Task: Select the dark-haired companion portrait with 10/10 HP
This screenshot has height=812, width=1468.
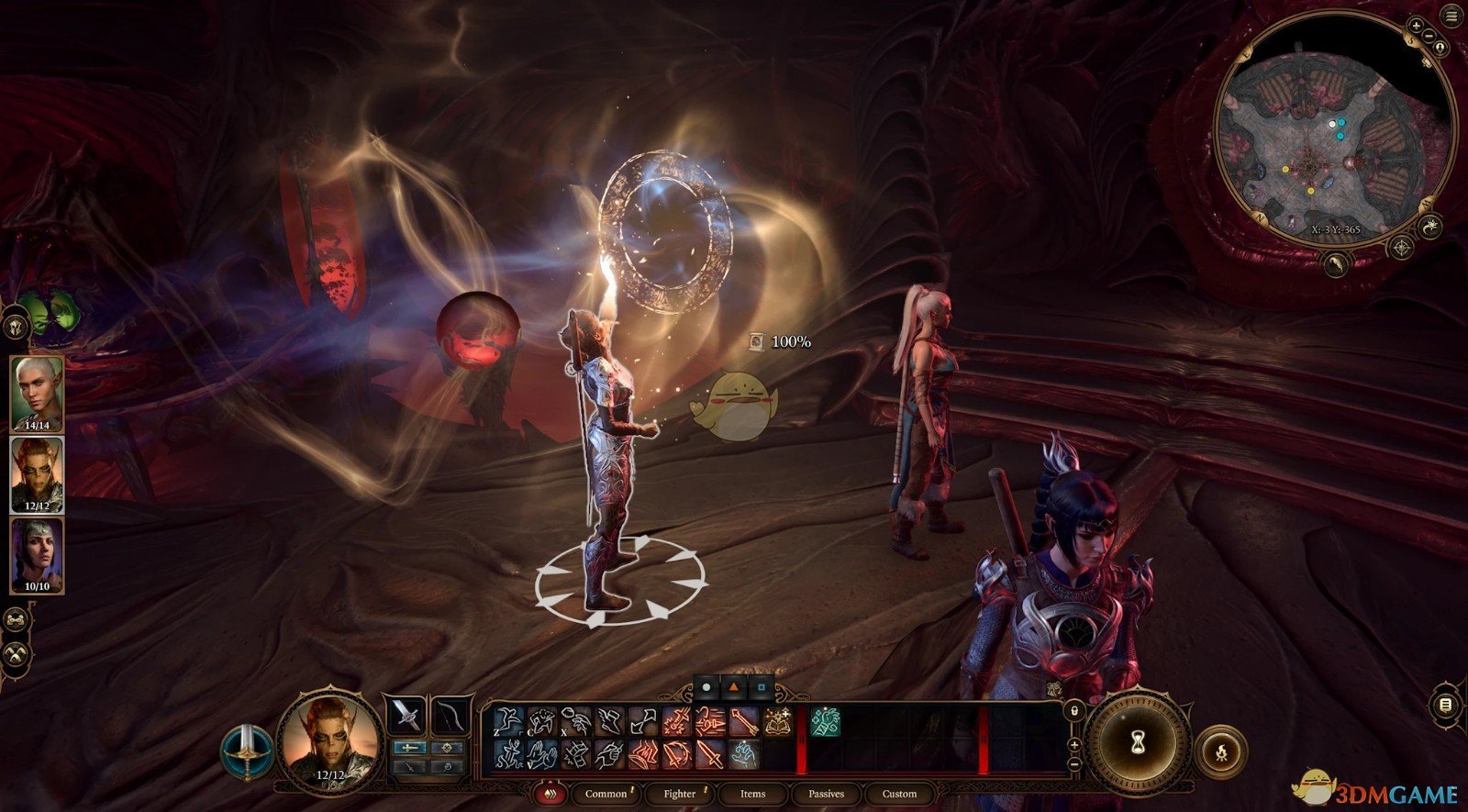Action: (37, 555)
